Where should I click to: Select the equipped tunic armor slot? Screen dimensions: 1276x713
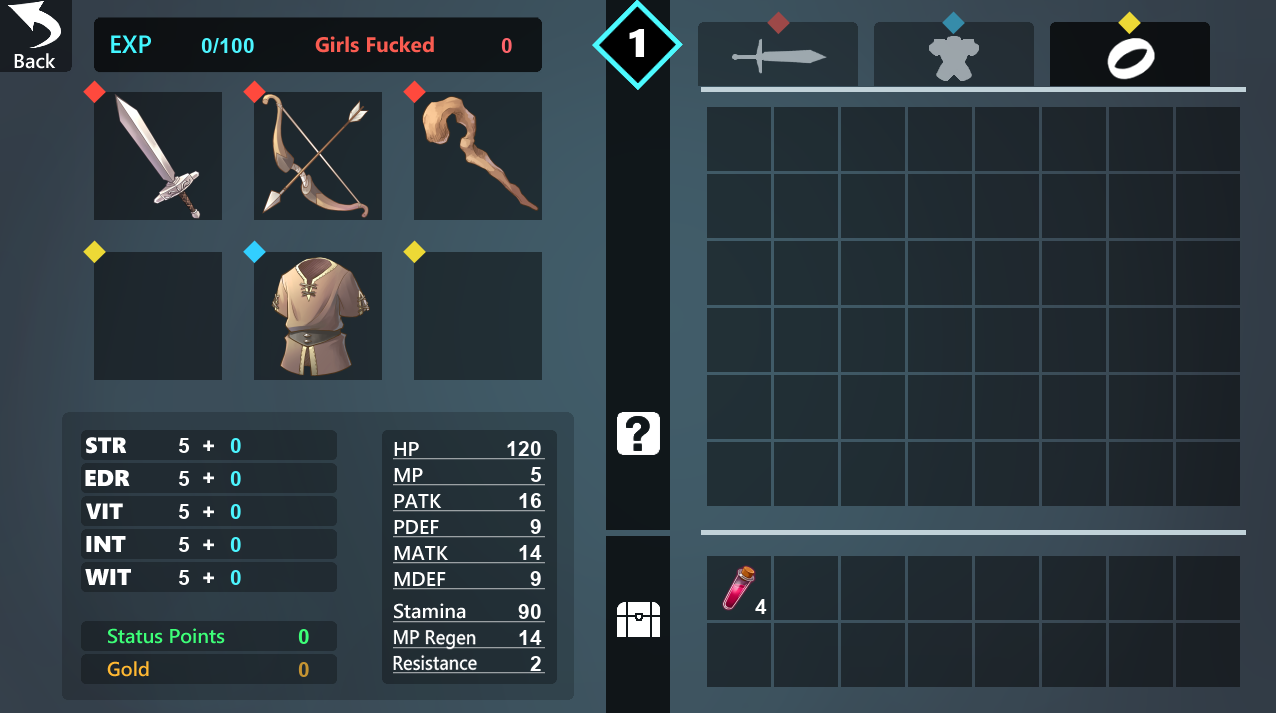click(318, 316)
